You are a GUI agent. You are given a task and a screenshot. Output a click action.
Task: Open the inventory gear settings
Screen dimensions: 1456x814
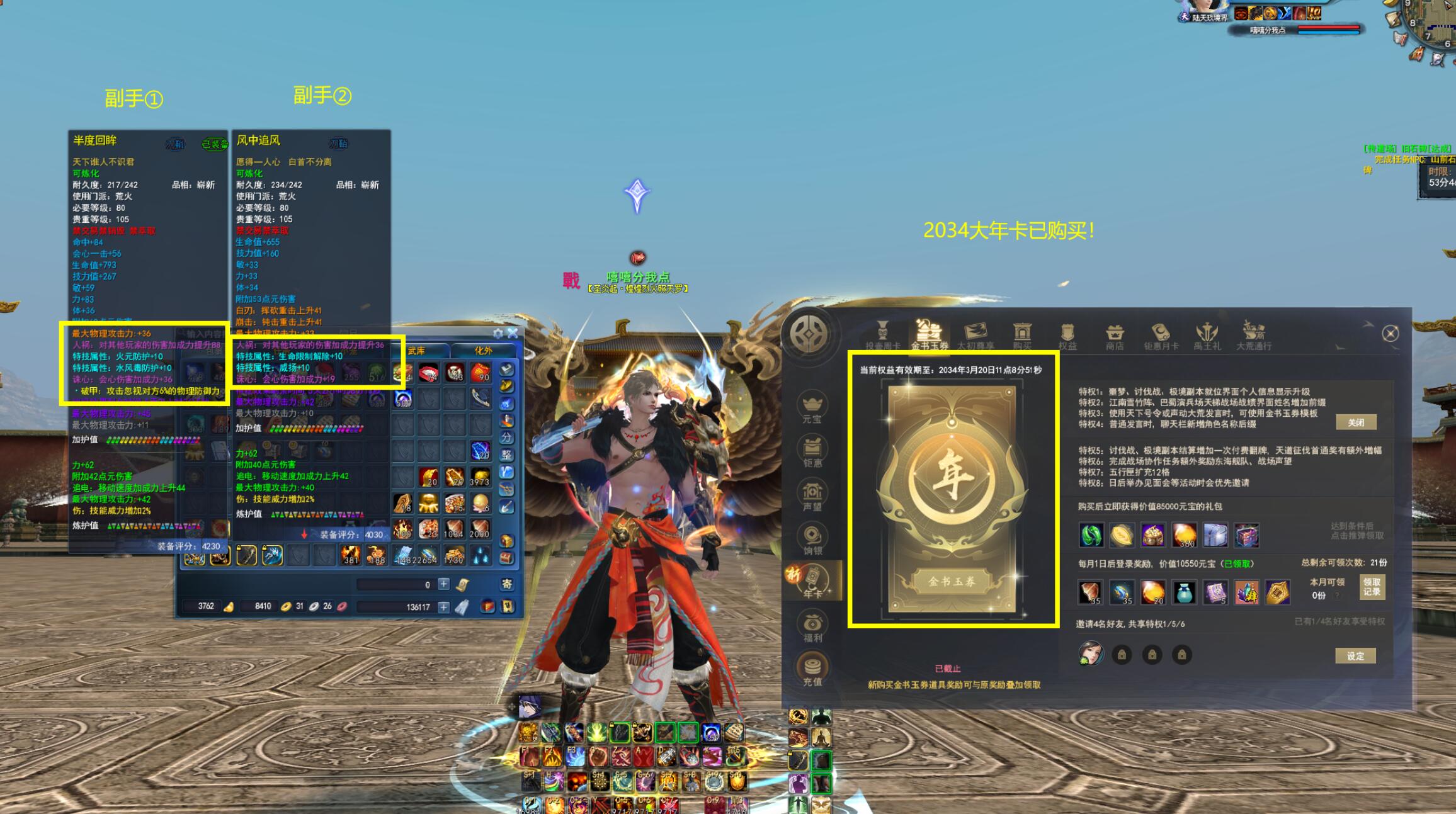click(x=498, y=333)
